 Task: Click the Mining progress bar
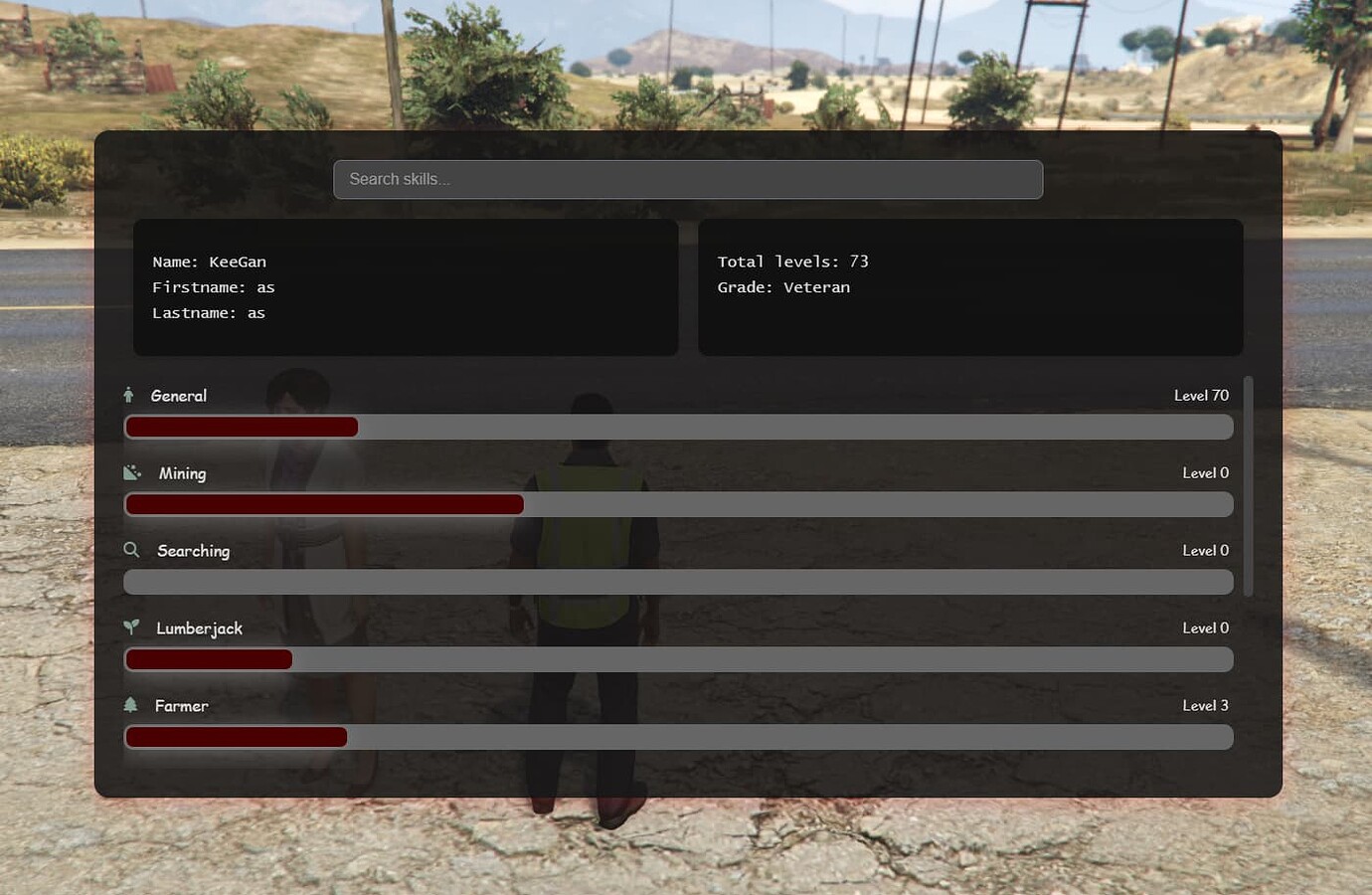coord(678,504)
